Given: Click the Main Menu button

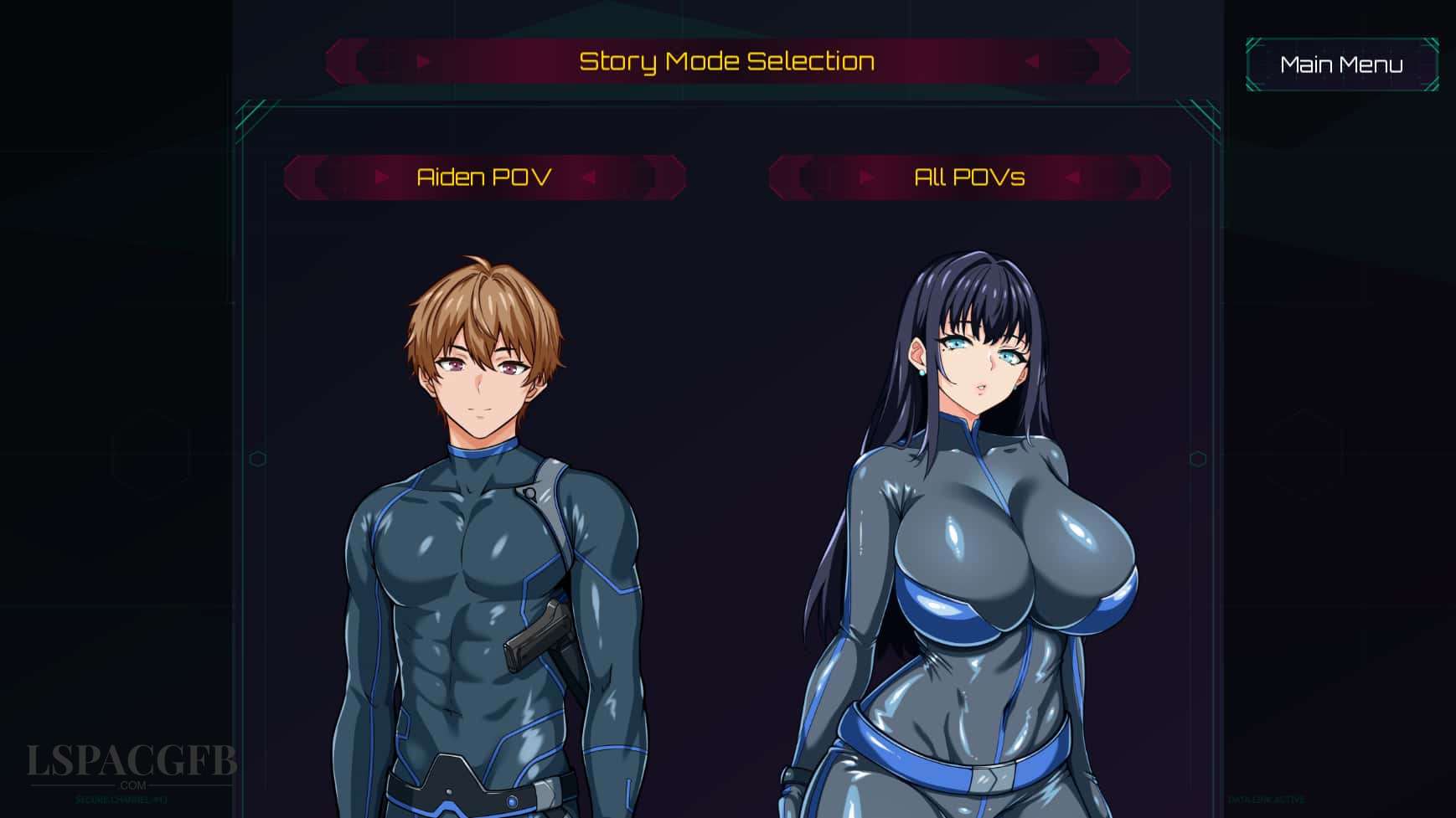Looking at the screenshot, I should click(1342, 64).
